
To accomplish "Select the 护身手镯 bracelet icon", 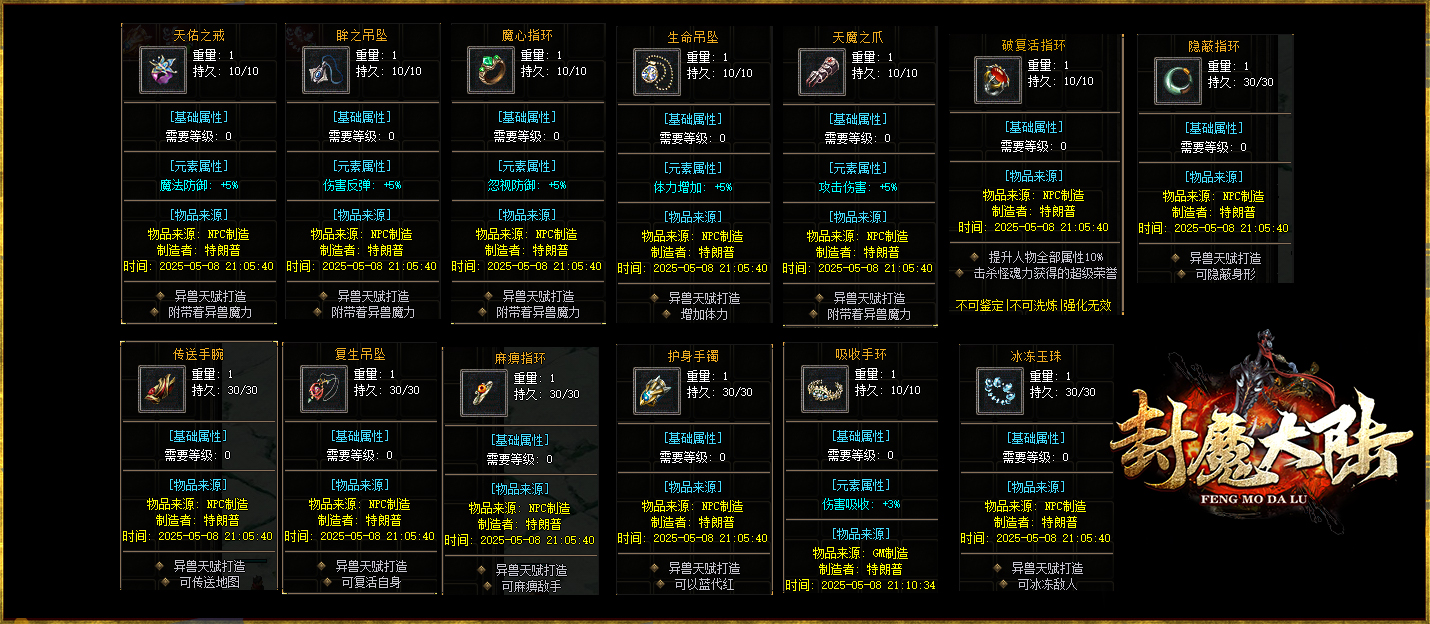I will point(657,391).
